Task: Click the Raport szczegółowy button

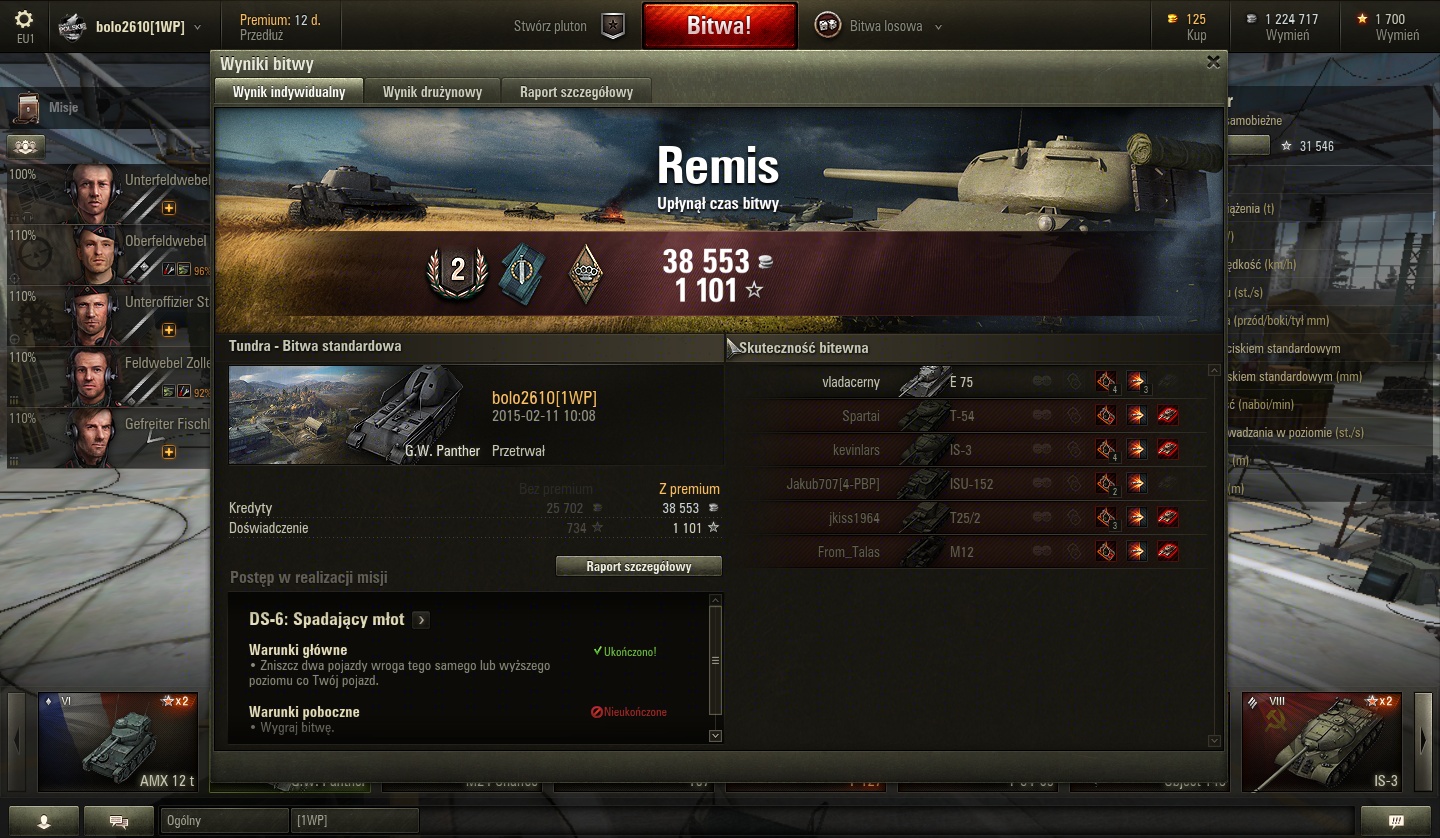Action: pyautogui.click(x=638, y=567)
